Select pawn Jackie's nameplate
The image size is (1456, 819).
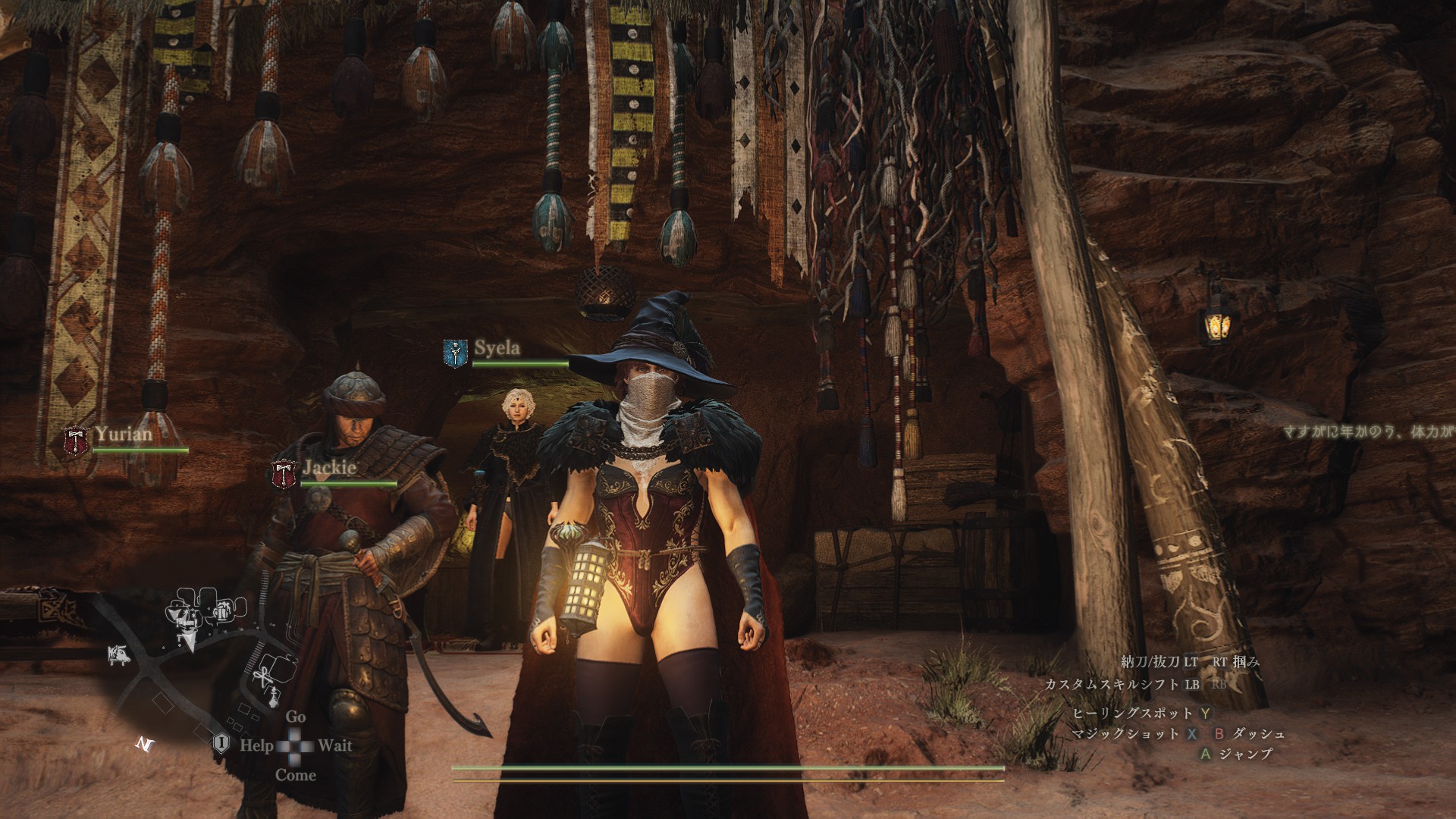(x=329, y=467)
